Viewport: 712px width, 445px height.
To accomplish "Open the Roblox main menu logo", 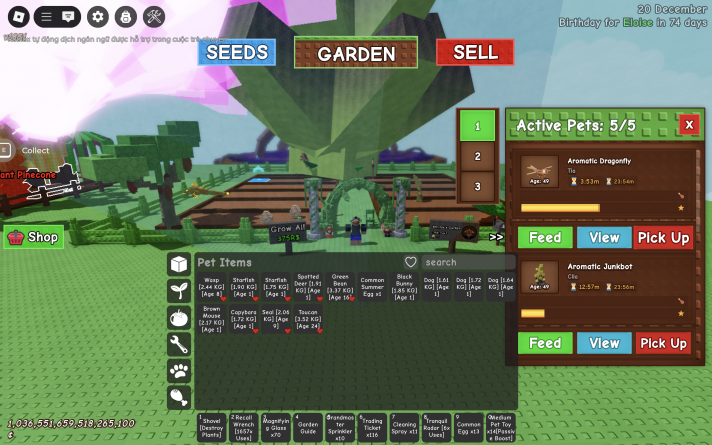I will (14, 16).
